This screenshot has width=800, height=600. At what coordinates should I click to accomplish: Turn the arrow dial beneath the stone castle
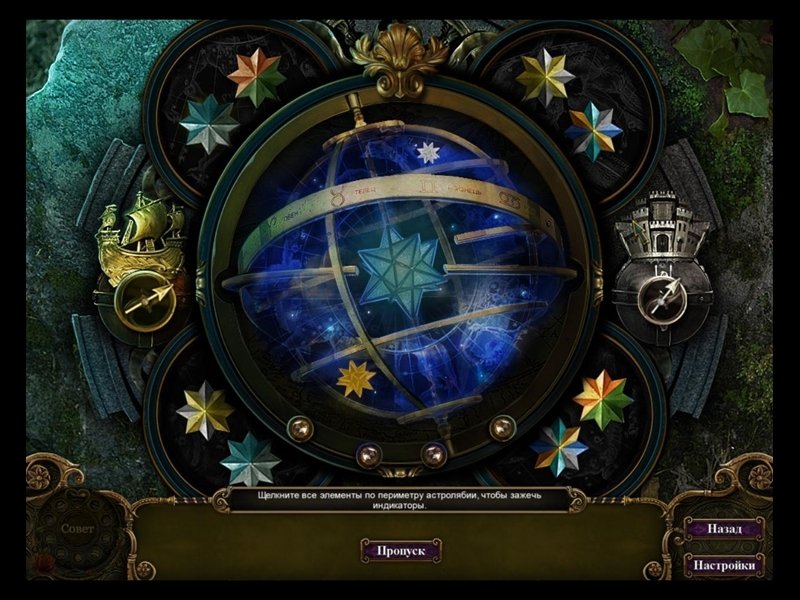(662, 299)
